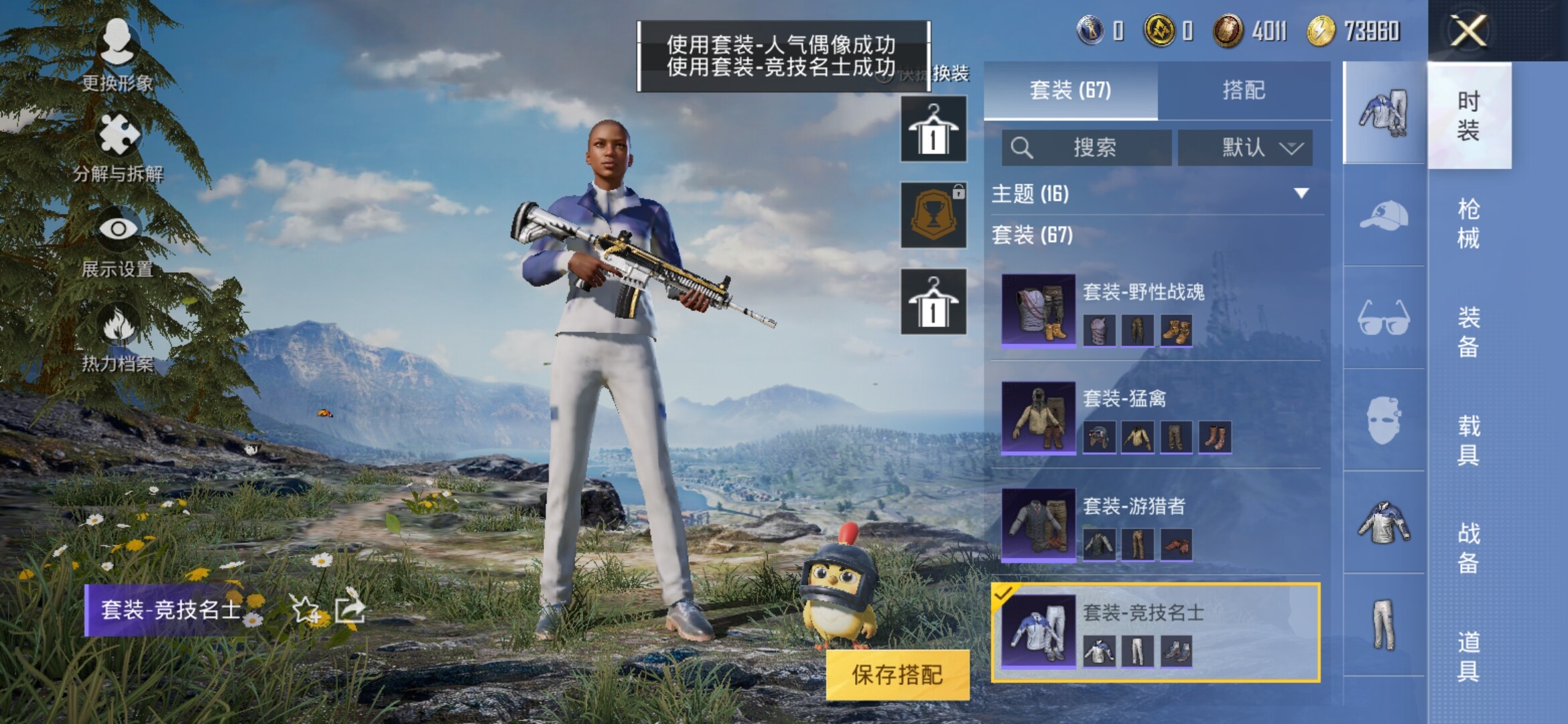Select the locked trophy outfit slot
This screenshot has height=724, width=1568.
pyautogui.click(x=933, y=215)
